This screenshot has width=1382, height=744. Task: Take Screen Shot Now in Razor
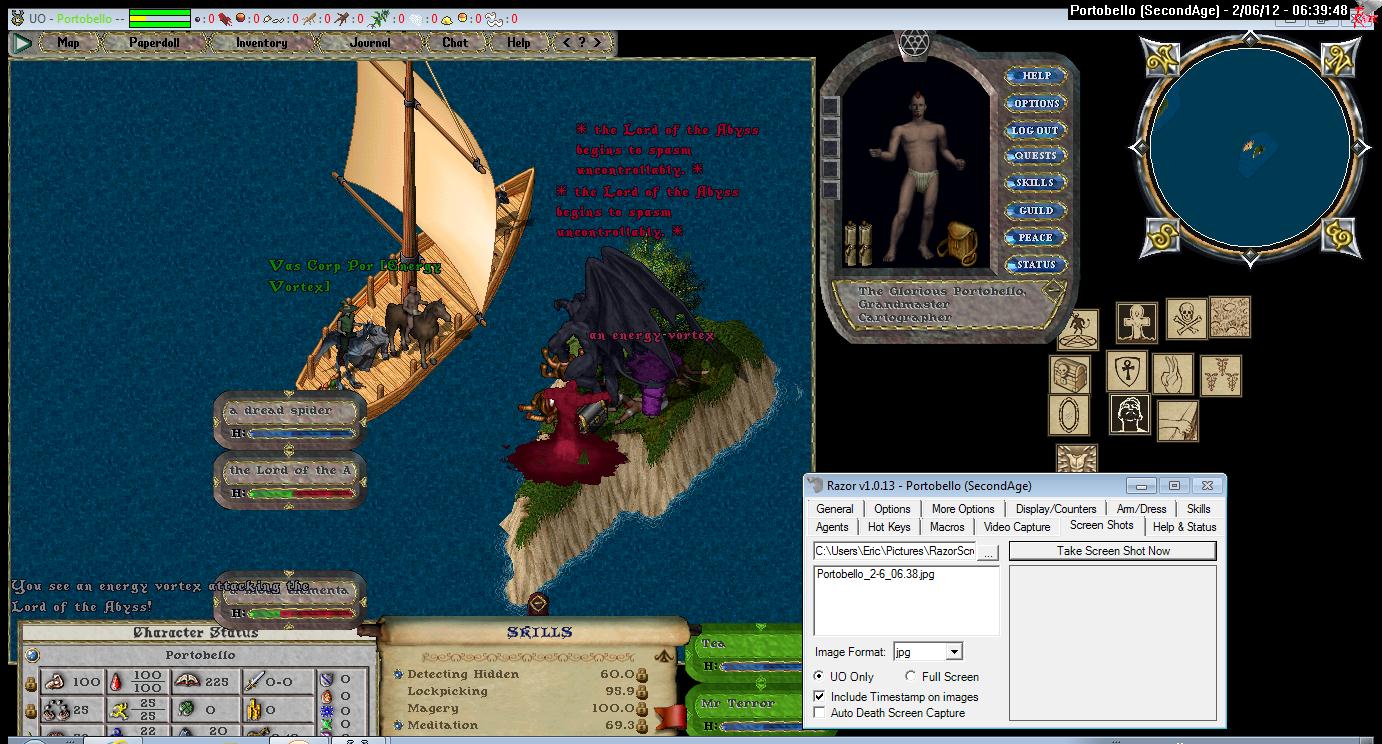point(1112,551)
